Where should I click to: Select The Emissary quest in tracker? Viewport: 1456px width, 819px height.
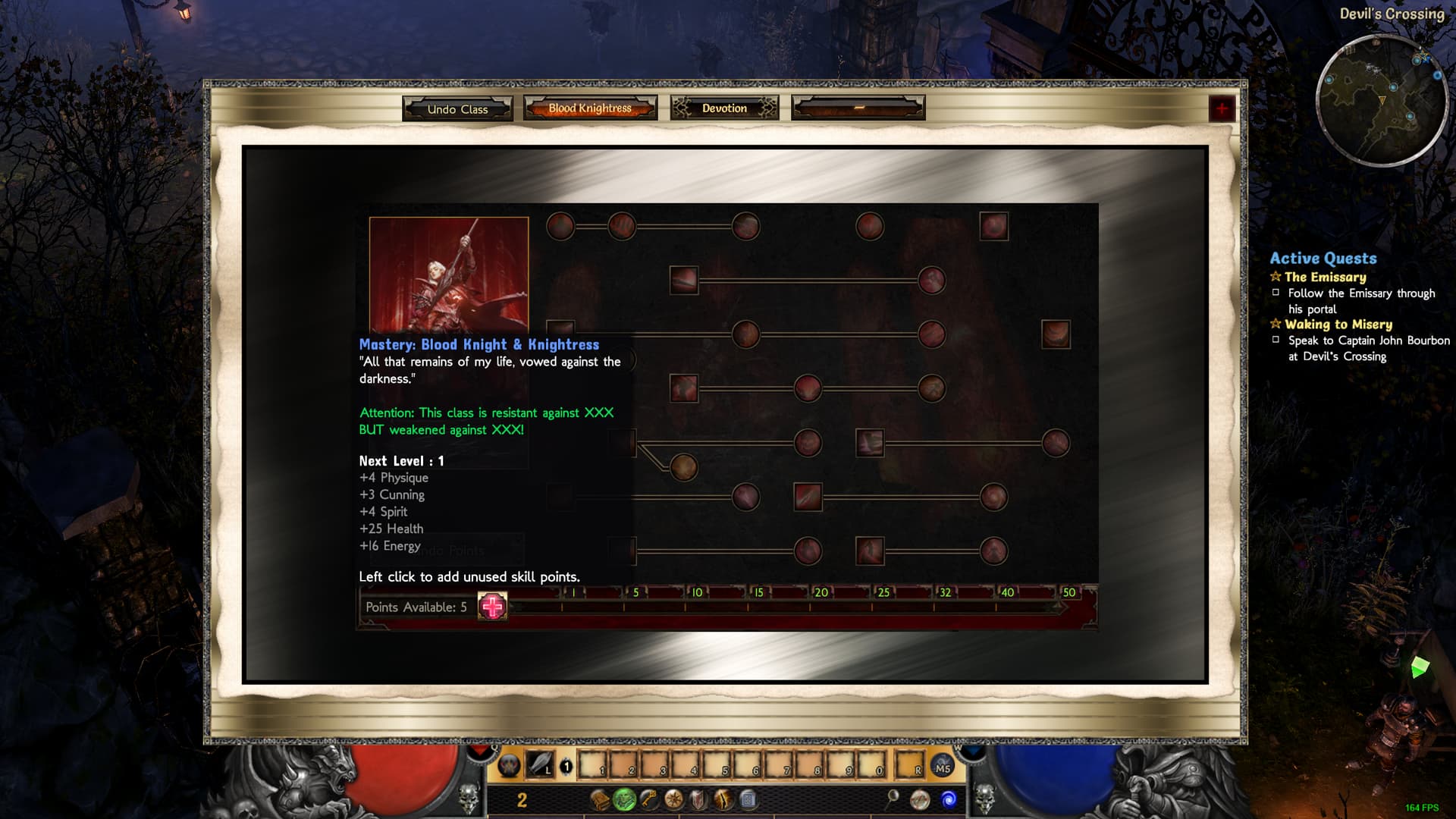pos(1325,277)
